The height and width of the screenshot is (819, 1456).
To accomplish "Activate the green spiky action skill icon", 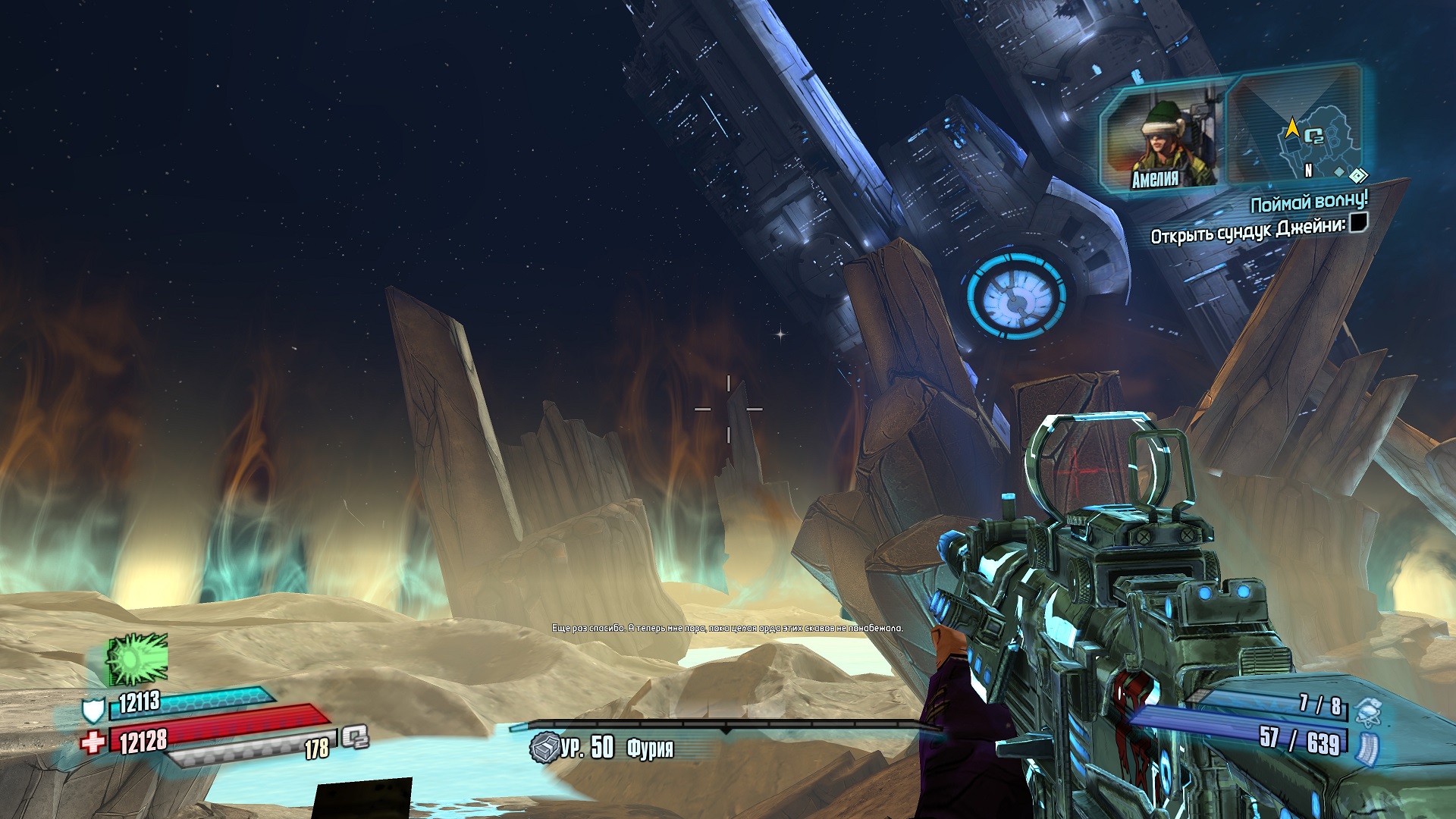I will pos(136,658).
